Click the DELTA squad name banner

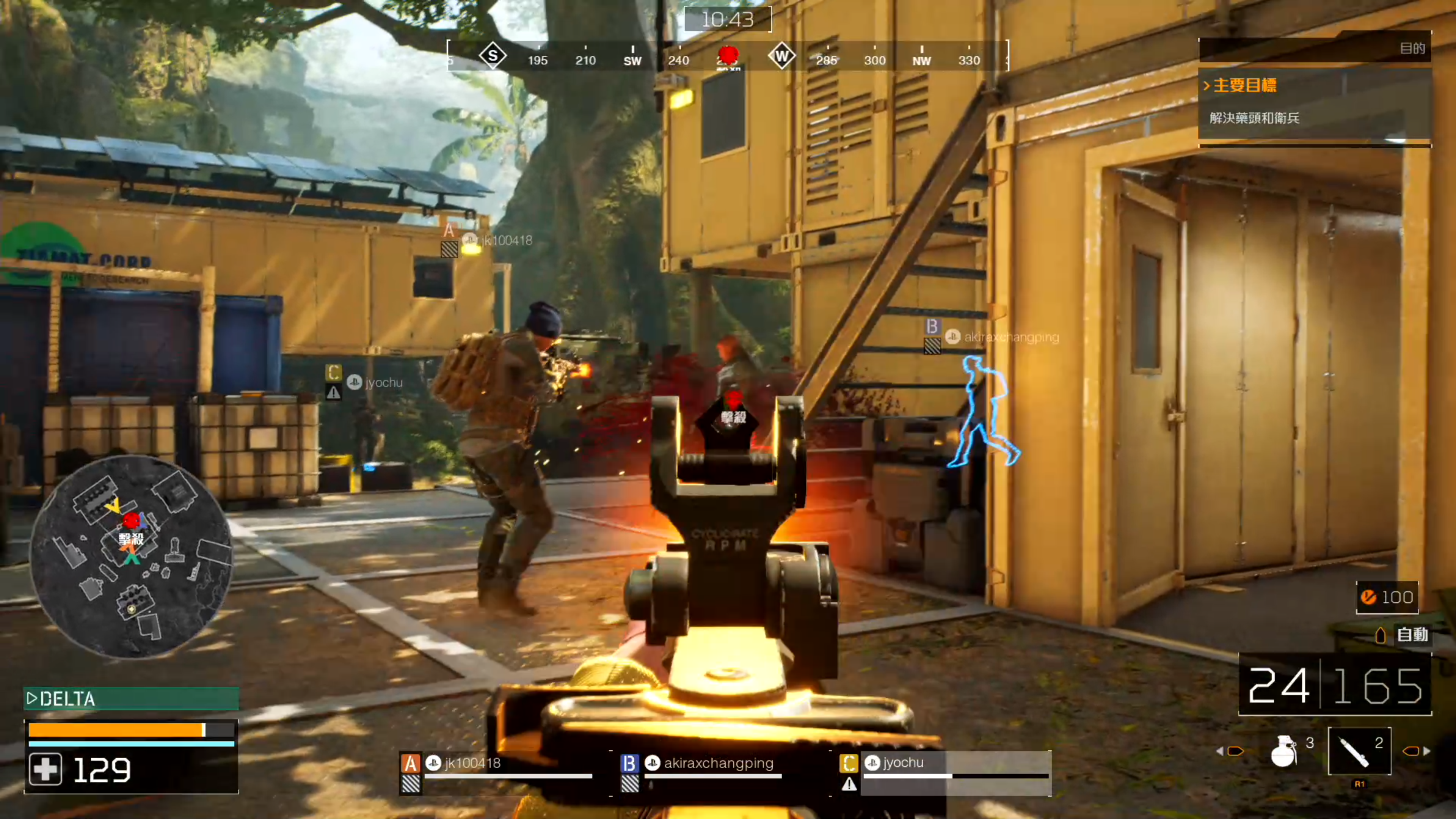pos(131,698)
